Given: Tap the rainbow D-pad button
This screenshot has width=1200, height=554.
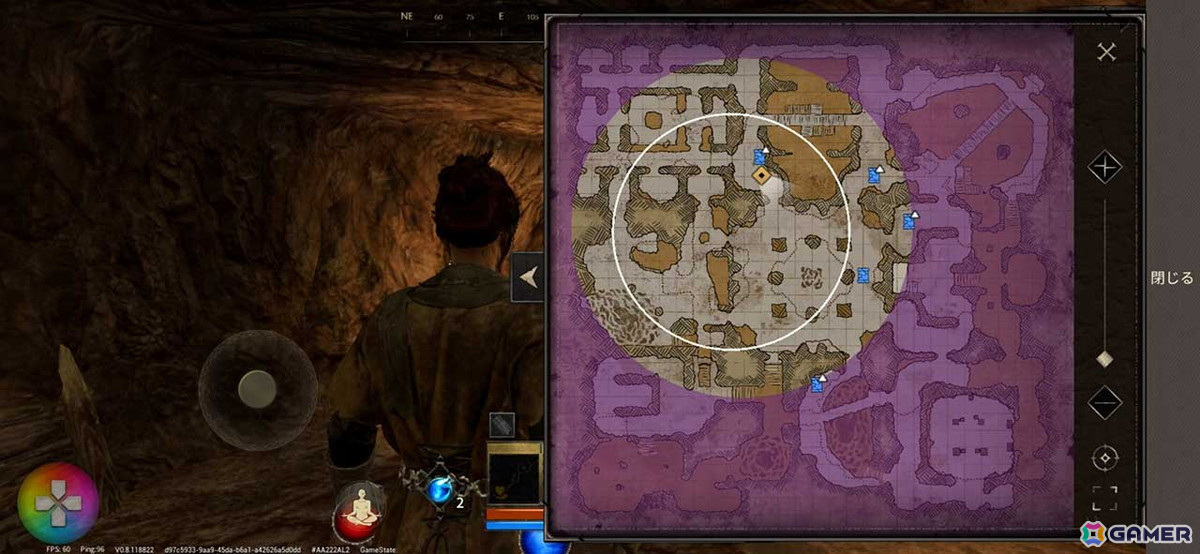Looking at the screenshot, I should tap(59, 504).
